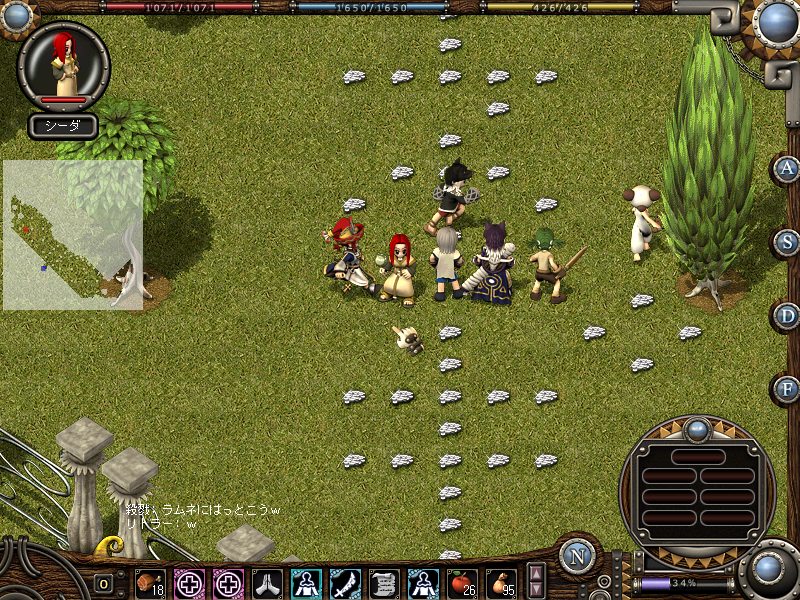The image size is (800, 600).
Task: Activate the round F button
Action: (x=788, y=388)
